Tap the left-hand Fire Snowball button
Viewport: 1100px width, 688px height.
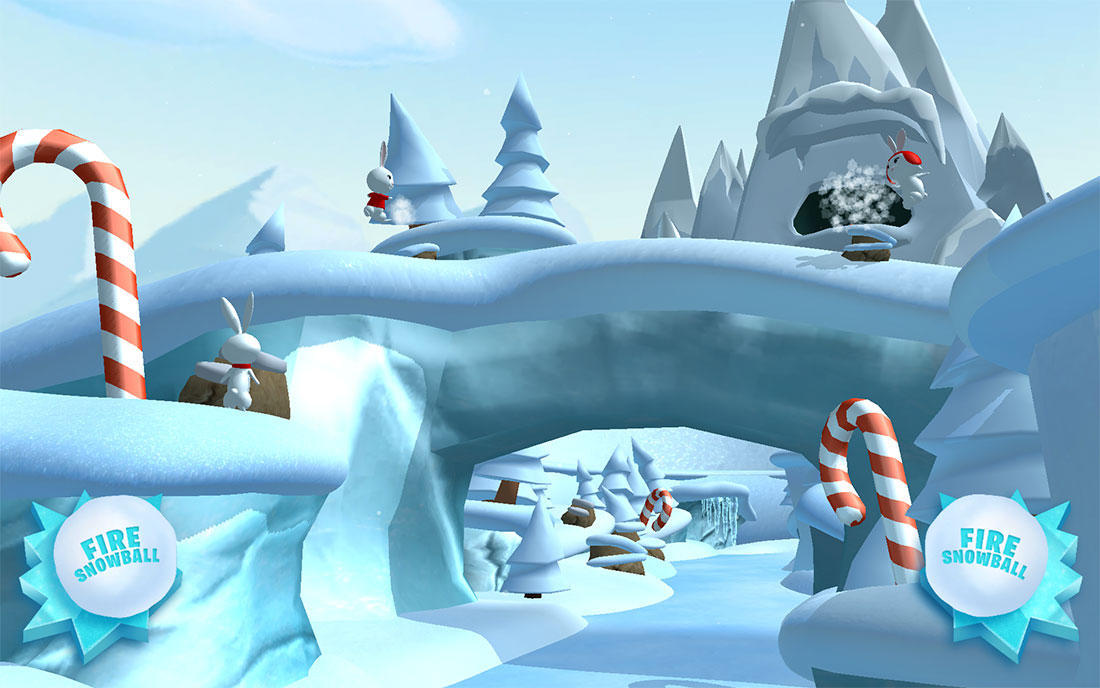116,556
